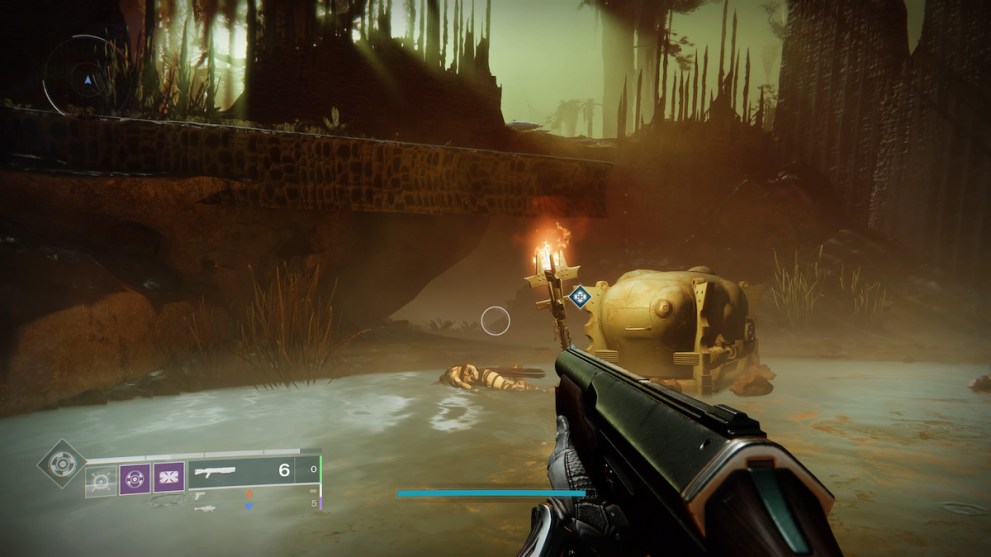Image resolution: width=991 pixels, height=557 pixels.
Task: Choose the heavy weapon icon at bottom
Action: (203, 507)
